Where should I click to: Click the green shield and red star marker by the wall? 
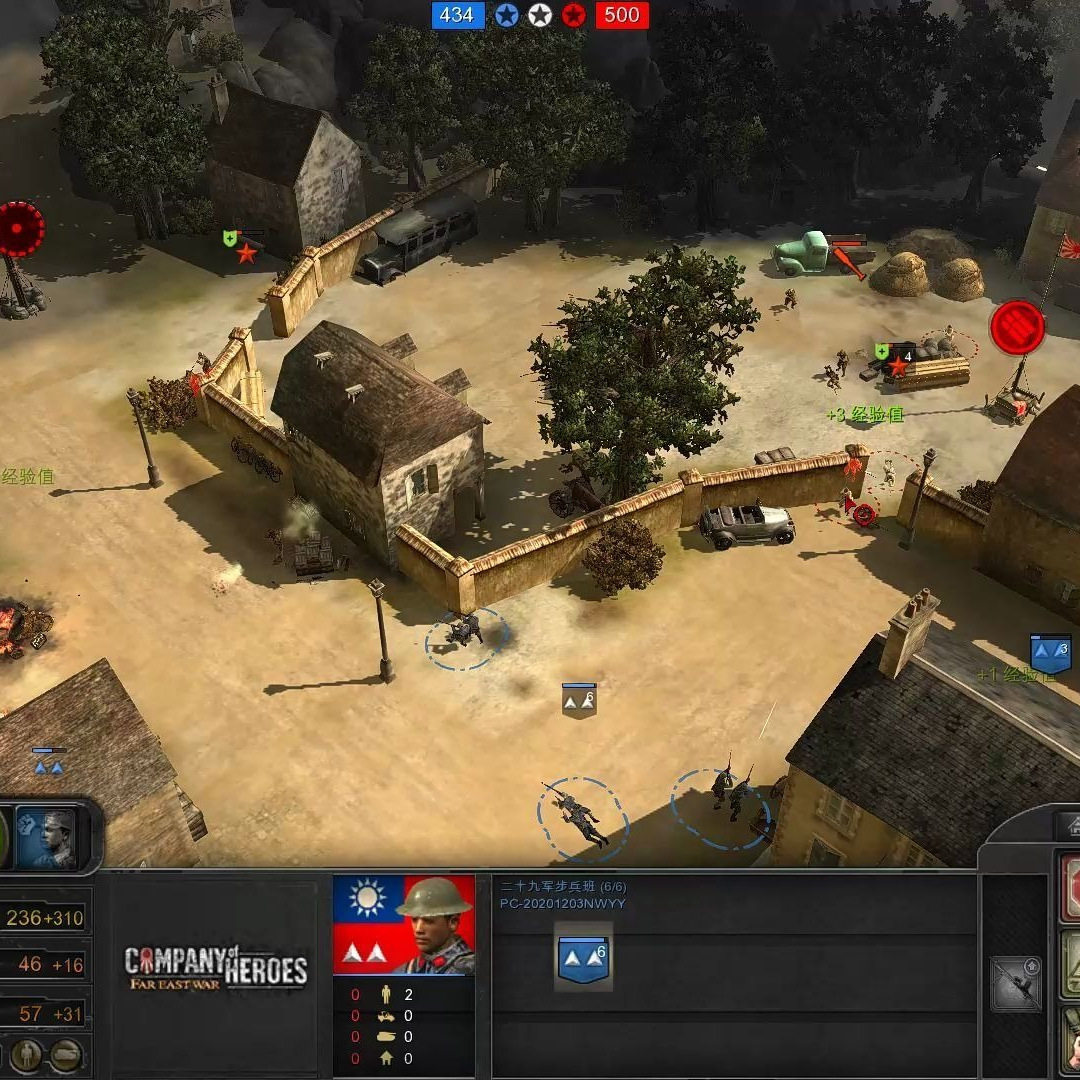[241, 246]
